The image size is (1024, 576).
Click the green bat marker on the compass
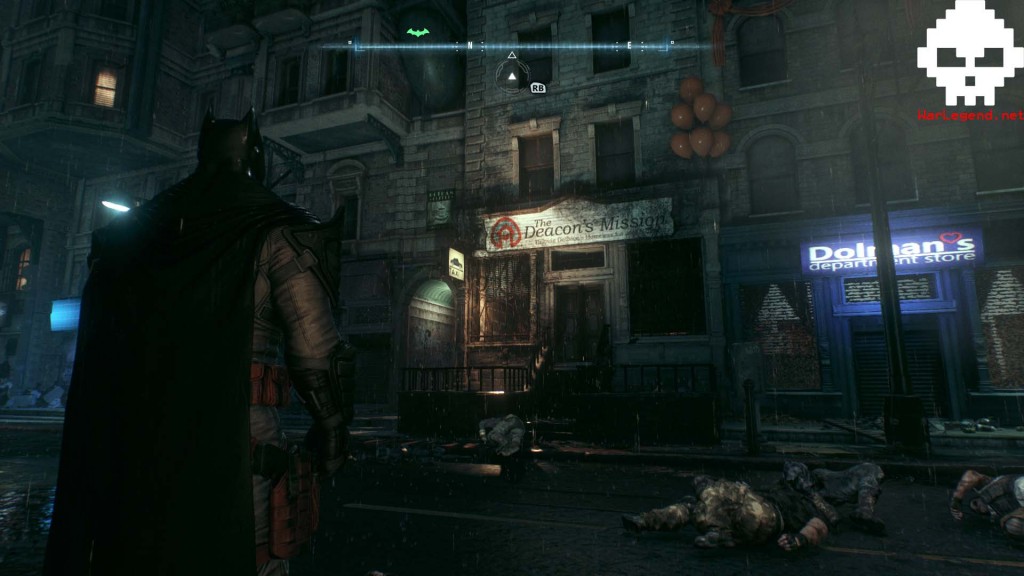point(418,32)
